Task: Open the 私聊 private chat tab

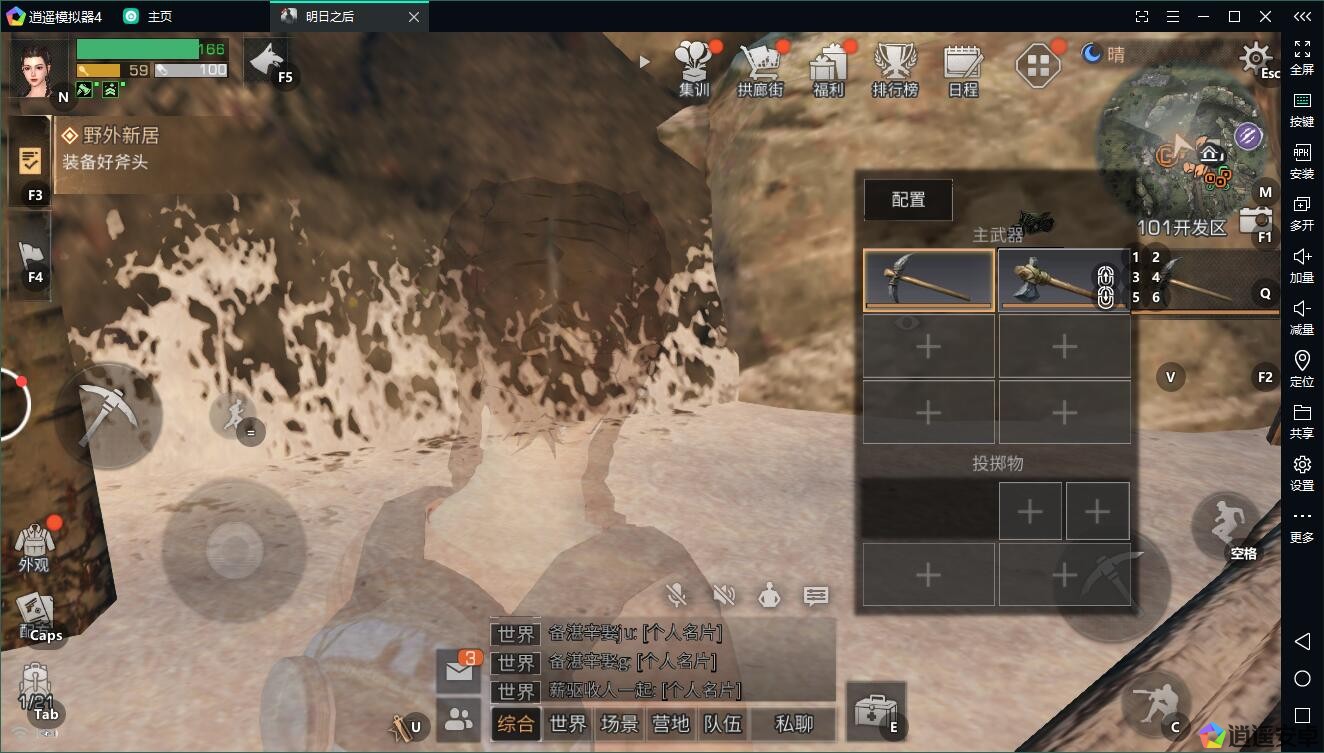Action: 794,724
